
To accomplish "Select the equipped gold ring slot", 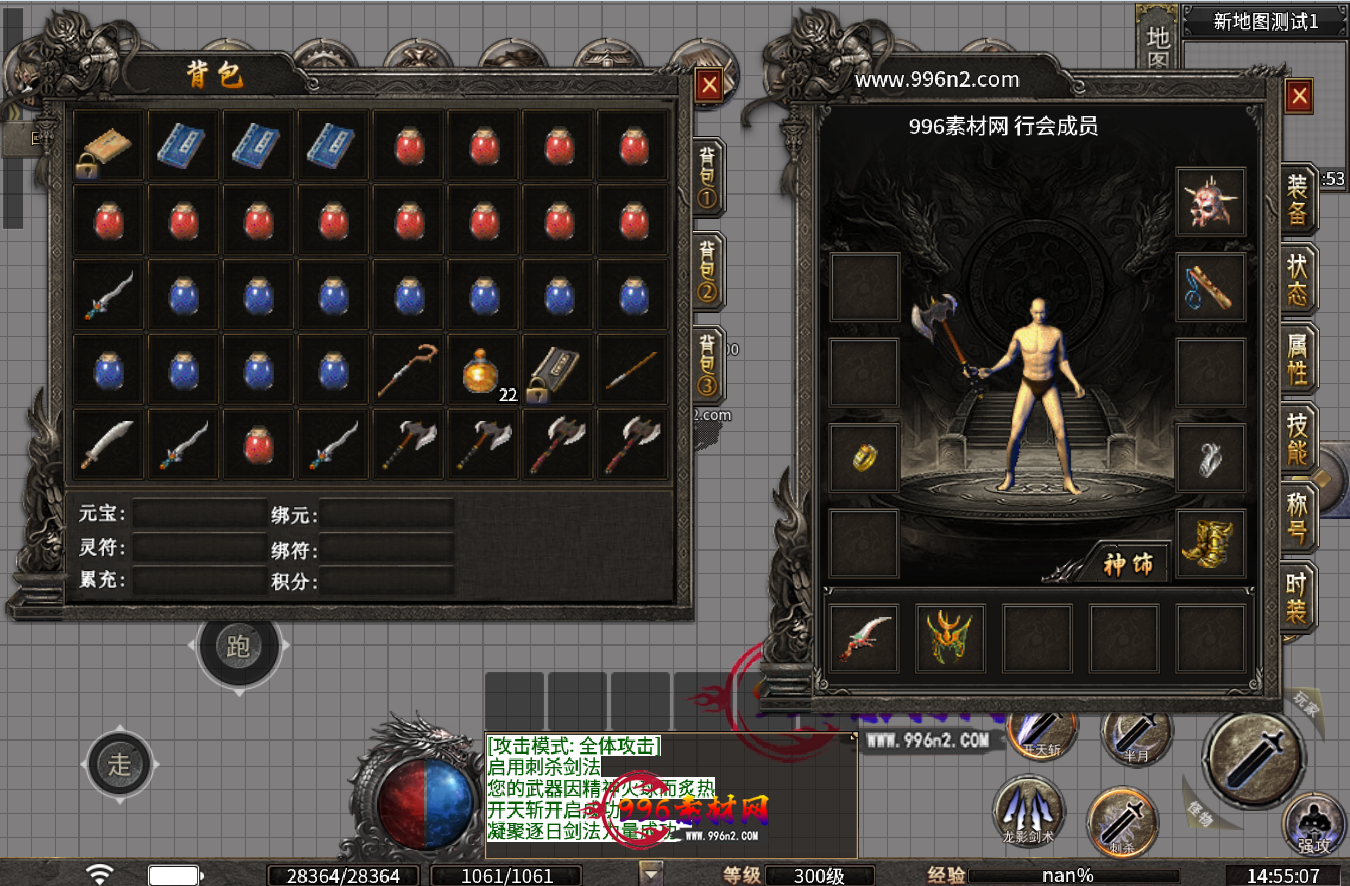I will [865, 457].
